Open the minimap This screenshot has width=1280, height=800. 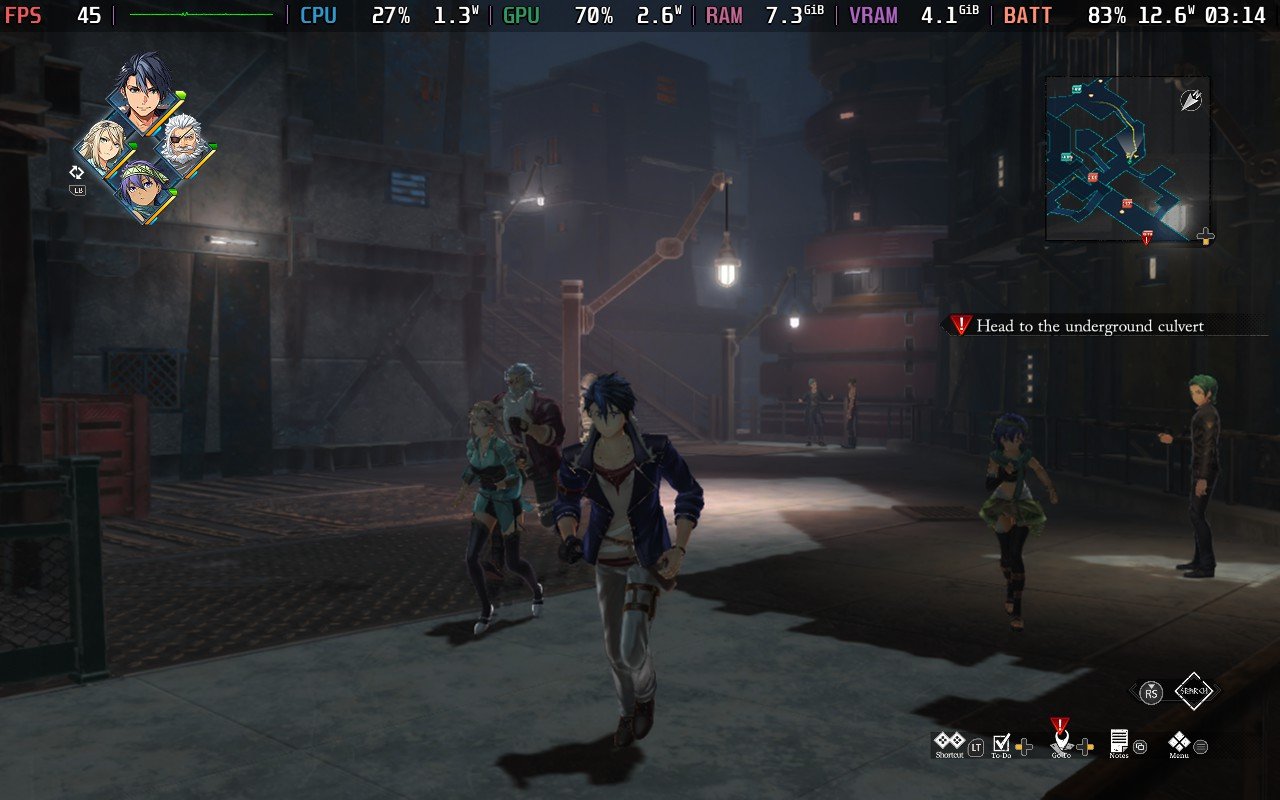coord(1127,159)
